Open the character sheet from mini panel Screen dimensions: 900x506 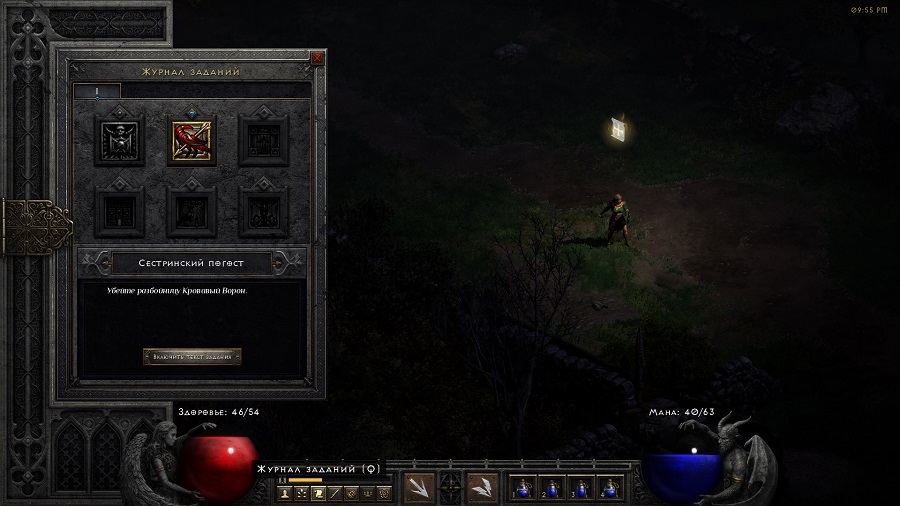286,493
